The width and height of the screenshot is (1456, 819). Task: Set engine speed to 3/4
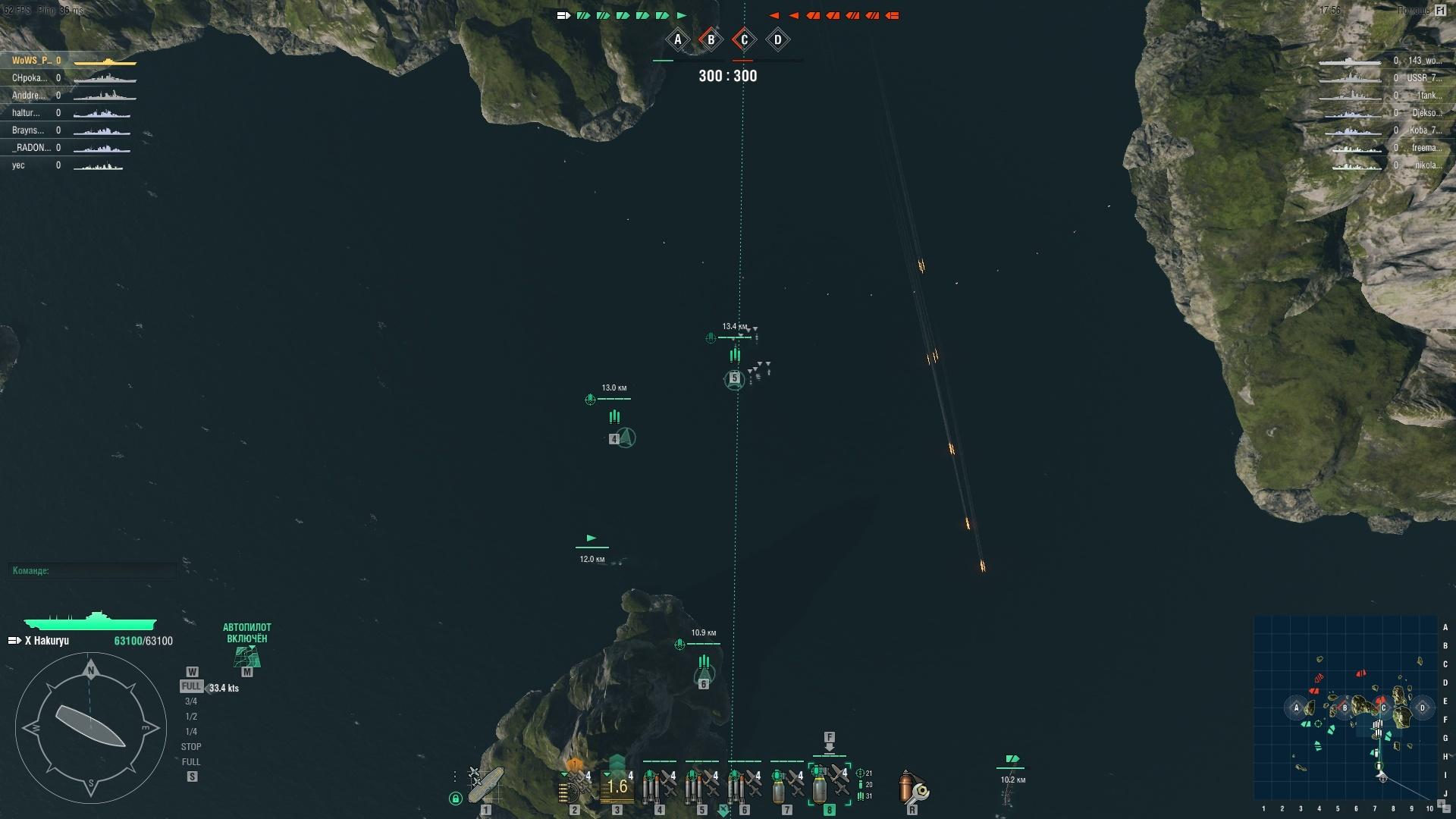(191, 701)
